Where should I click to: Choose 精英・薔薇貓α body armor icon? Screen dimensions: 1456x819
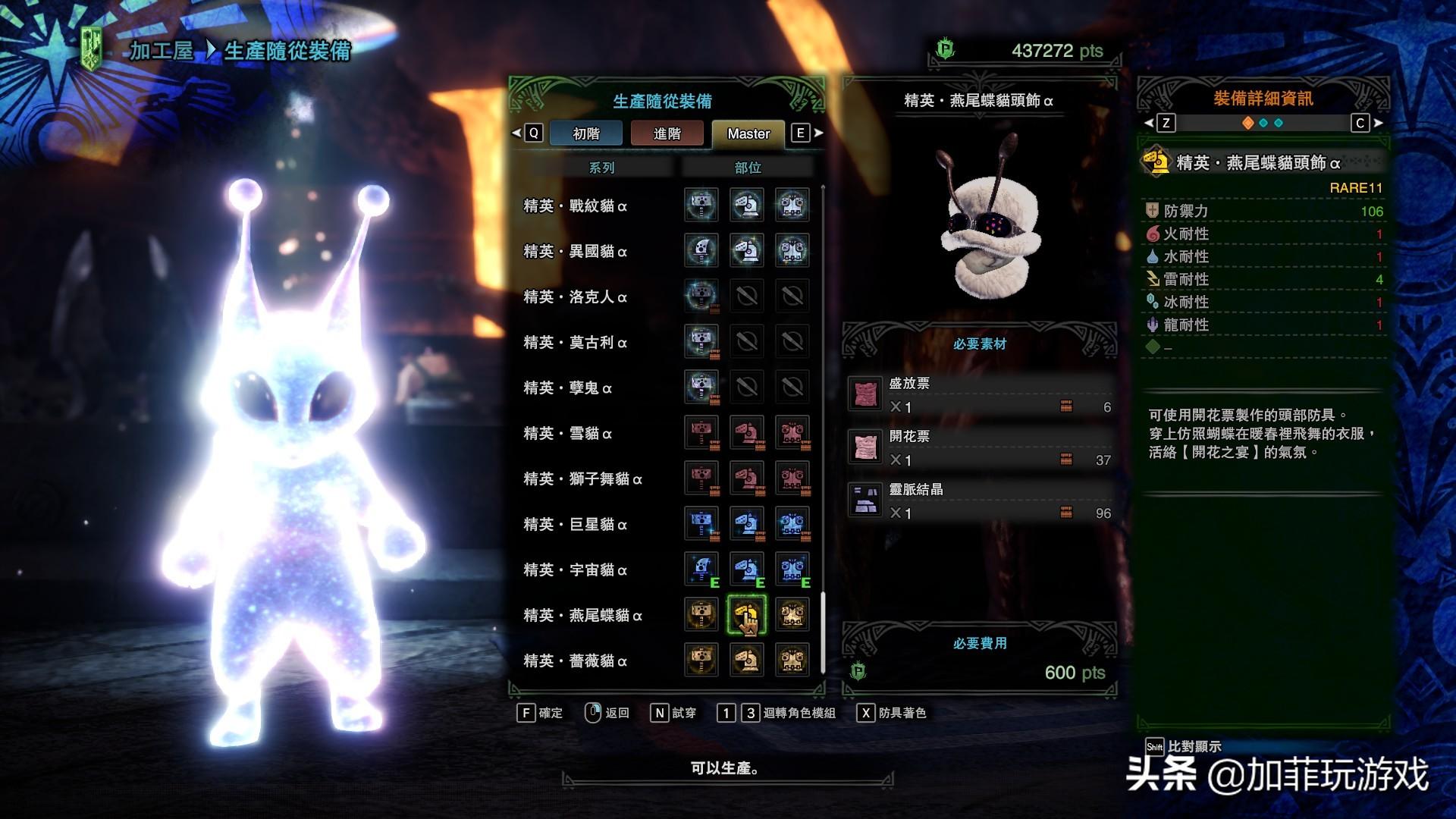point(792,660)
